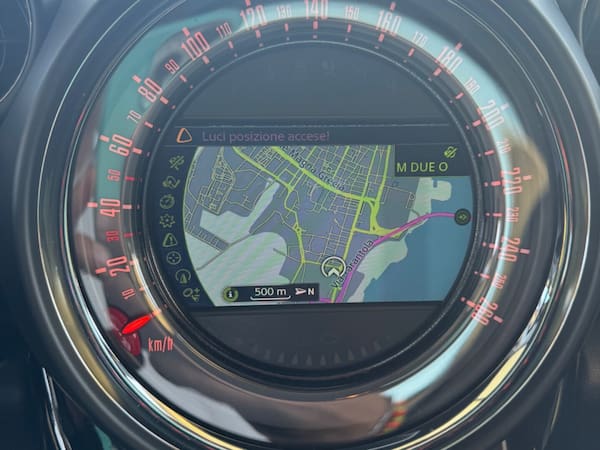Select the top crossed-out sidebar icon

176,162
